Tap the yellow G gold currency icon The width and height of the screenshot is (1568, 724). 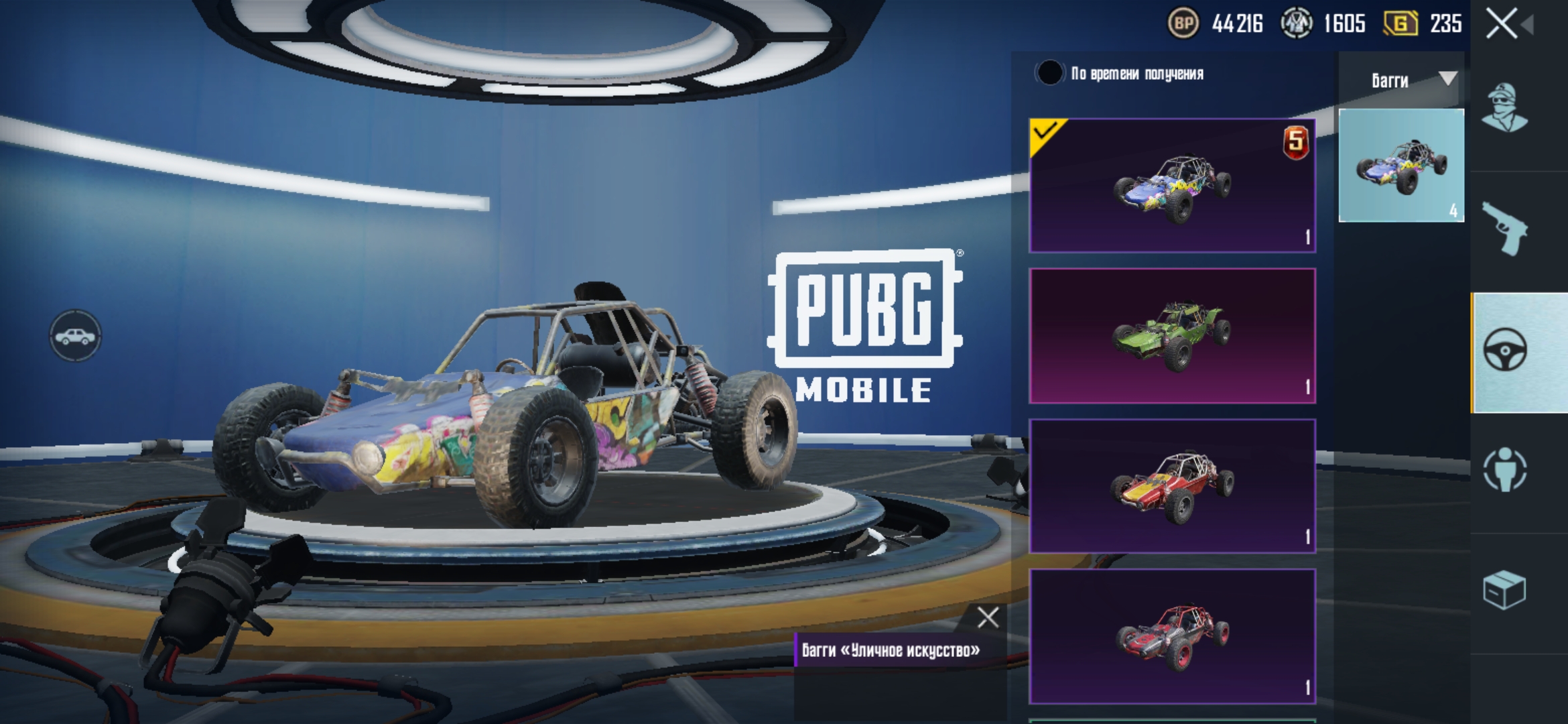pos(1400,24)
